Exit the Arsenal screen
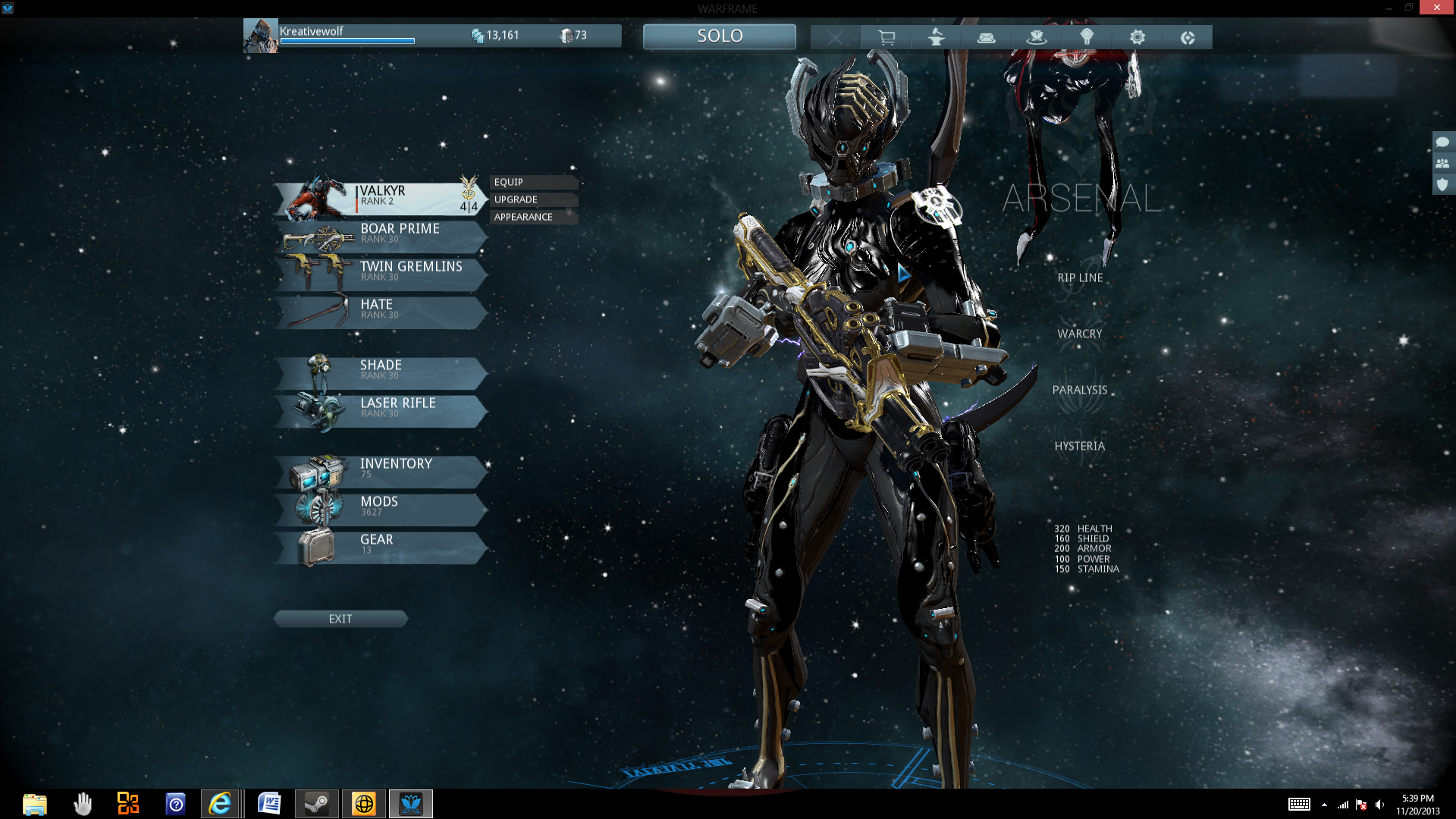The height and width of the screenshot is (819, 1456). coord(340,619)
